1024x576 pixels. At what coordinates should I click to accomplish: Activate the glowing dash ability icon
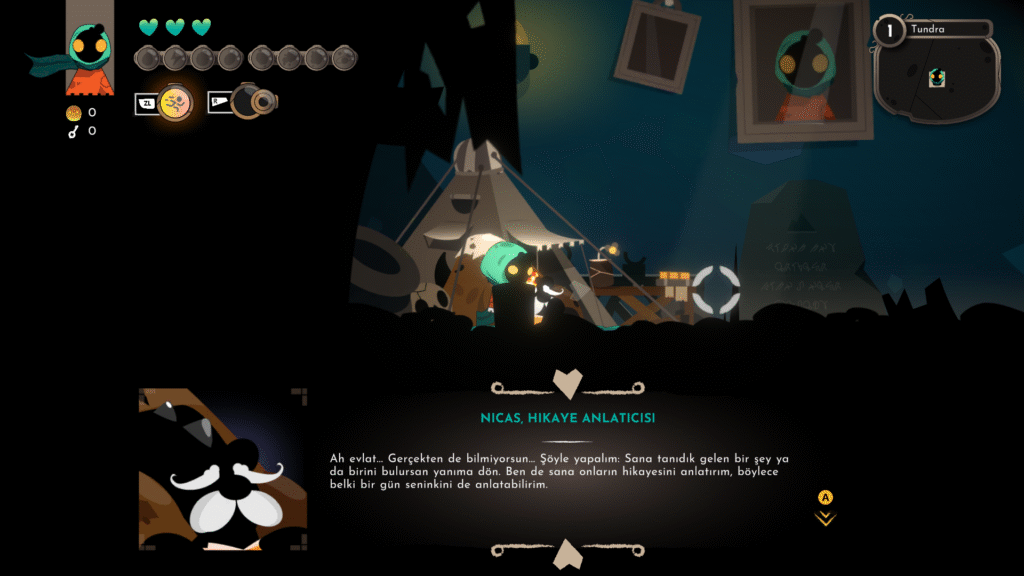tap(175, 102)
